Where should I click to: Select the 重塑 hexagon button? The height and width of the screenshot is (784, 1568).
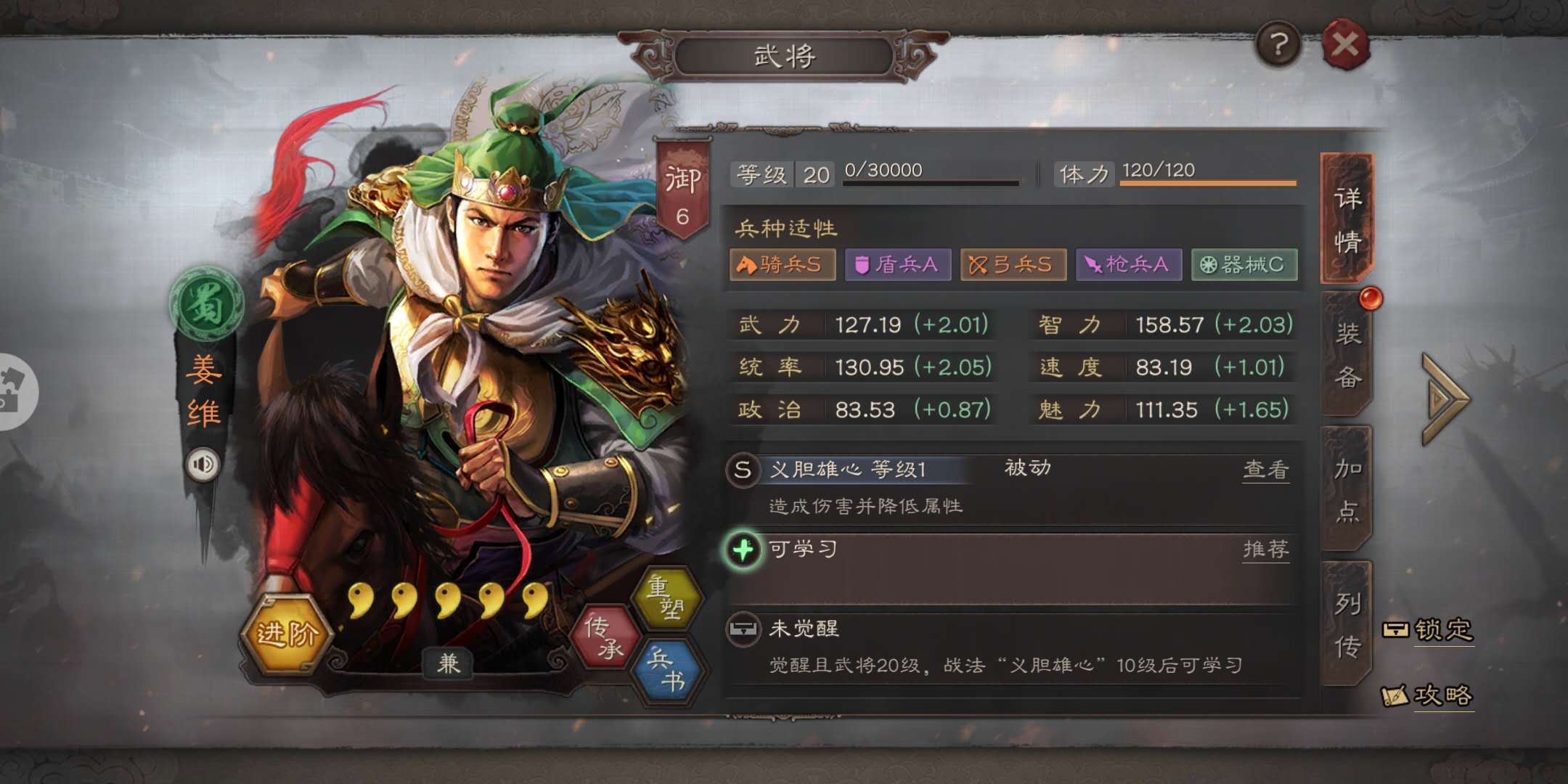(666, 597)
